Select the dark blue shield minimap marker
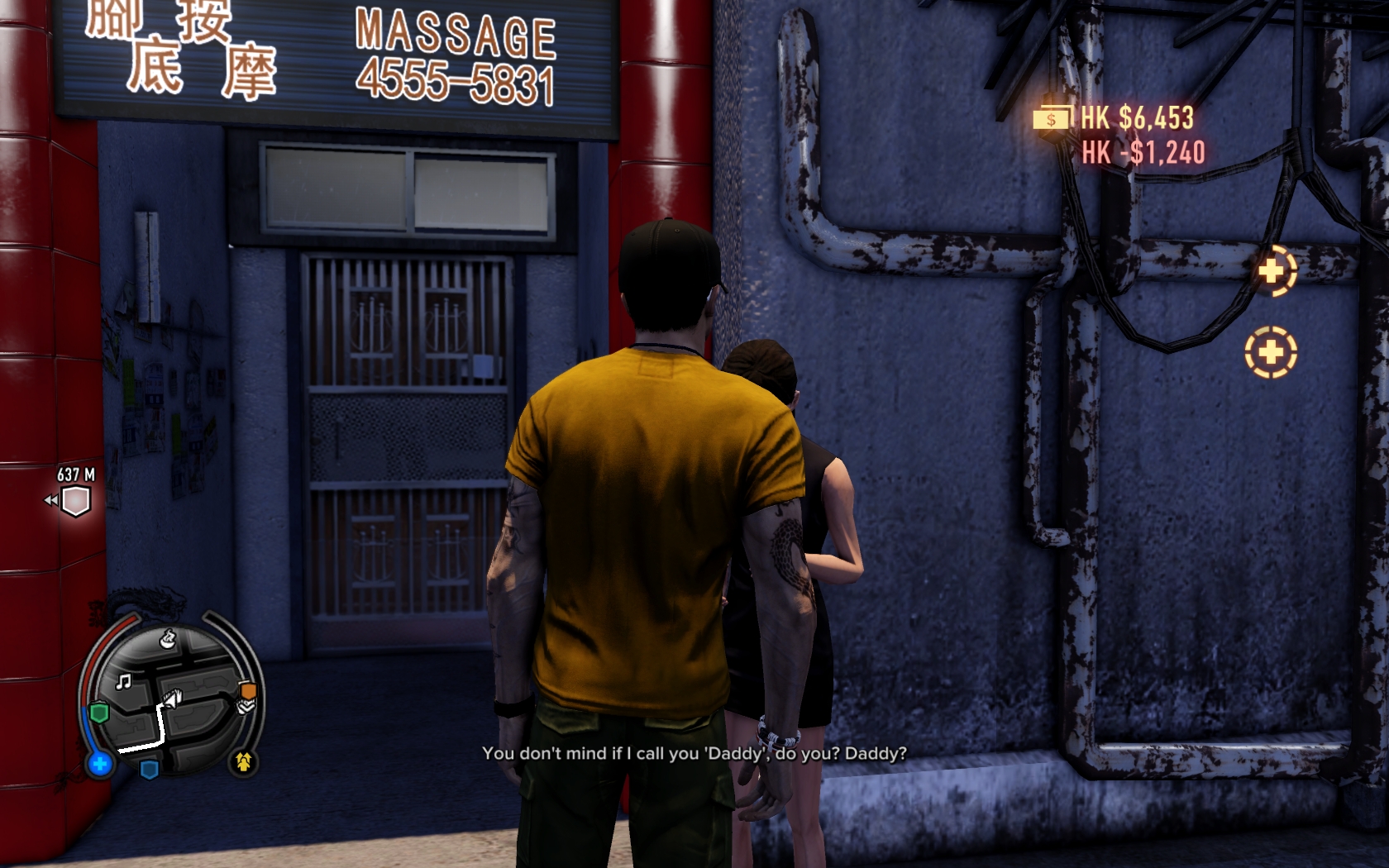1389x868 pixels. click(x=150, y=770)
